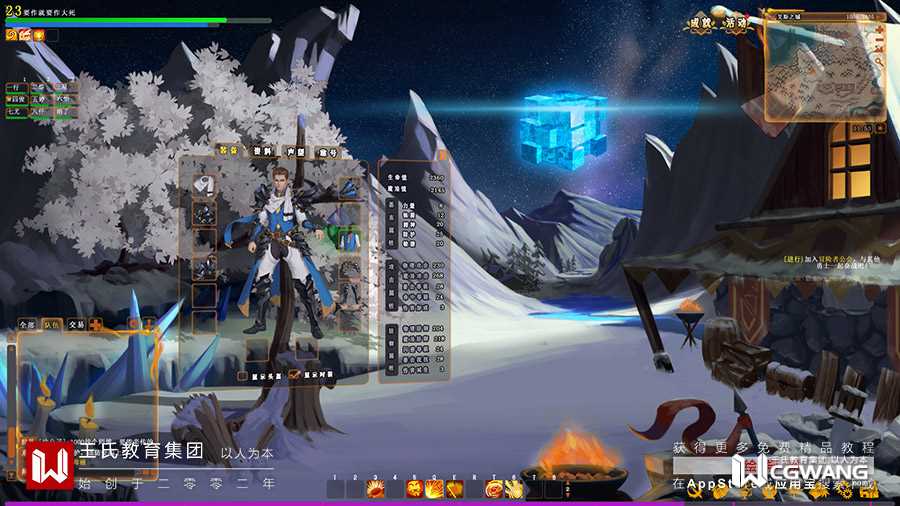Switch to the 装备 equipment tab
Viewport: 900px width, 506px height.
tap(229, 151)
